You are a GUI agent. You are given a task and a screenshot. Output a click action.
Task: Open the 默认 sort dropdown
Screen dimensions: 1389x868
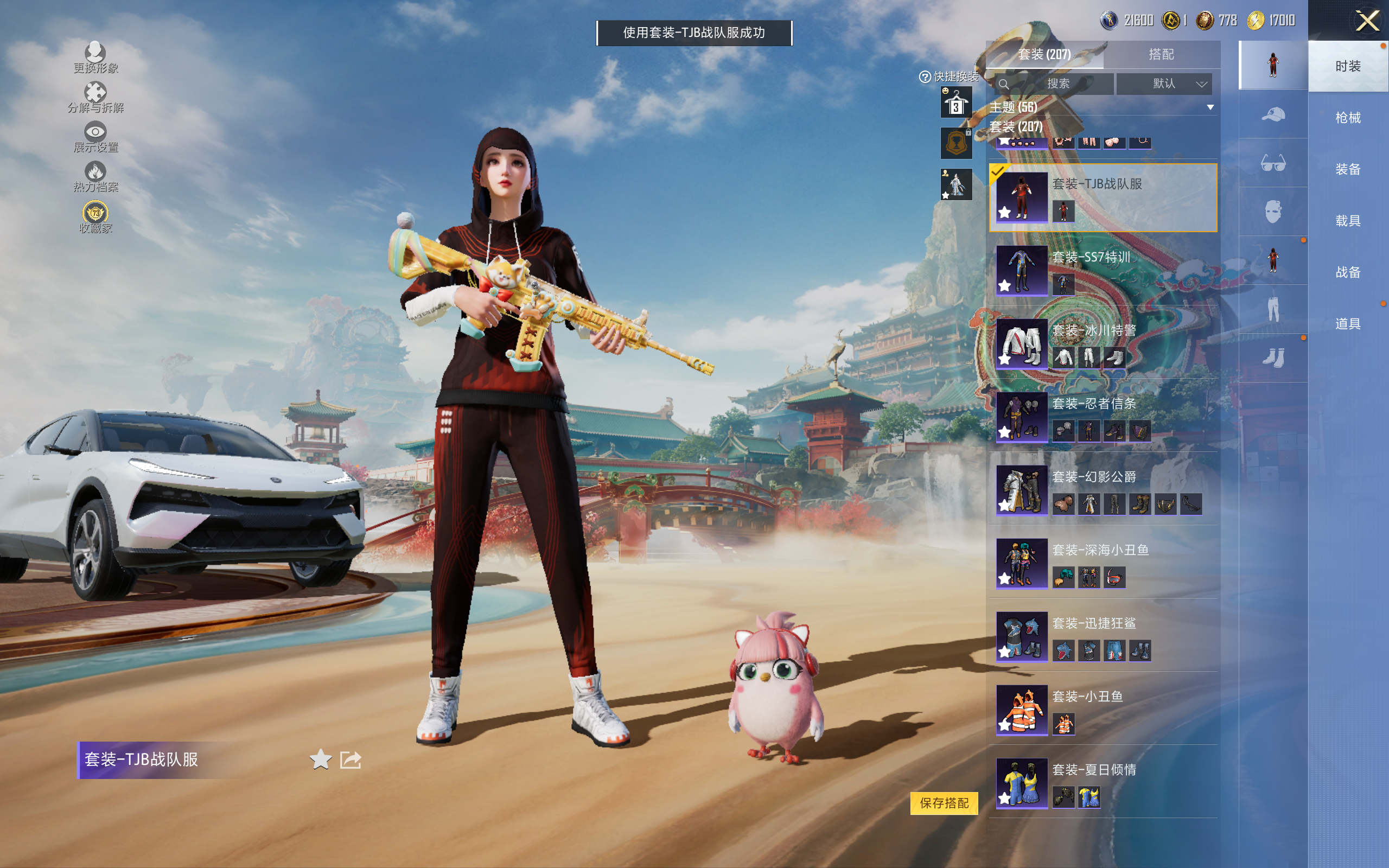[1163, 84]
